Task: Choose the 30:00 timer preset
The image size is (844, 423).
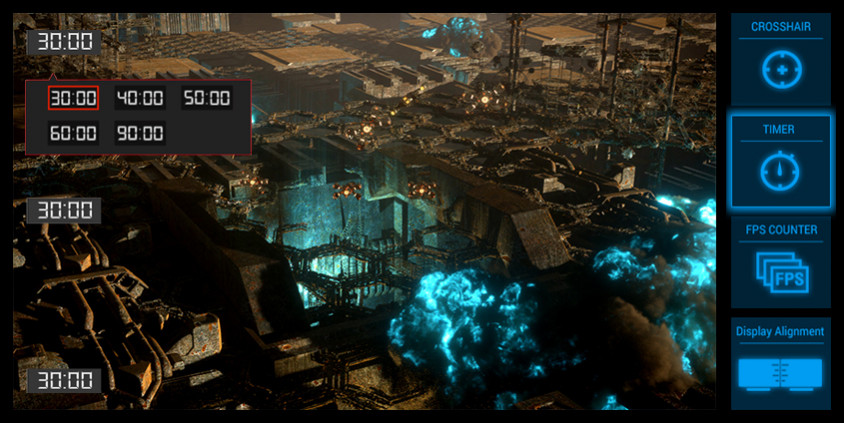Action: pos(73,98)
